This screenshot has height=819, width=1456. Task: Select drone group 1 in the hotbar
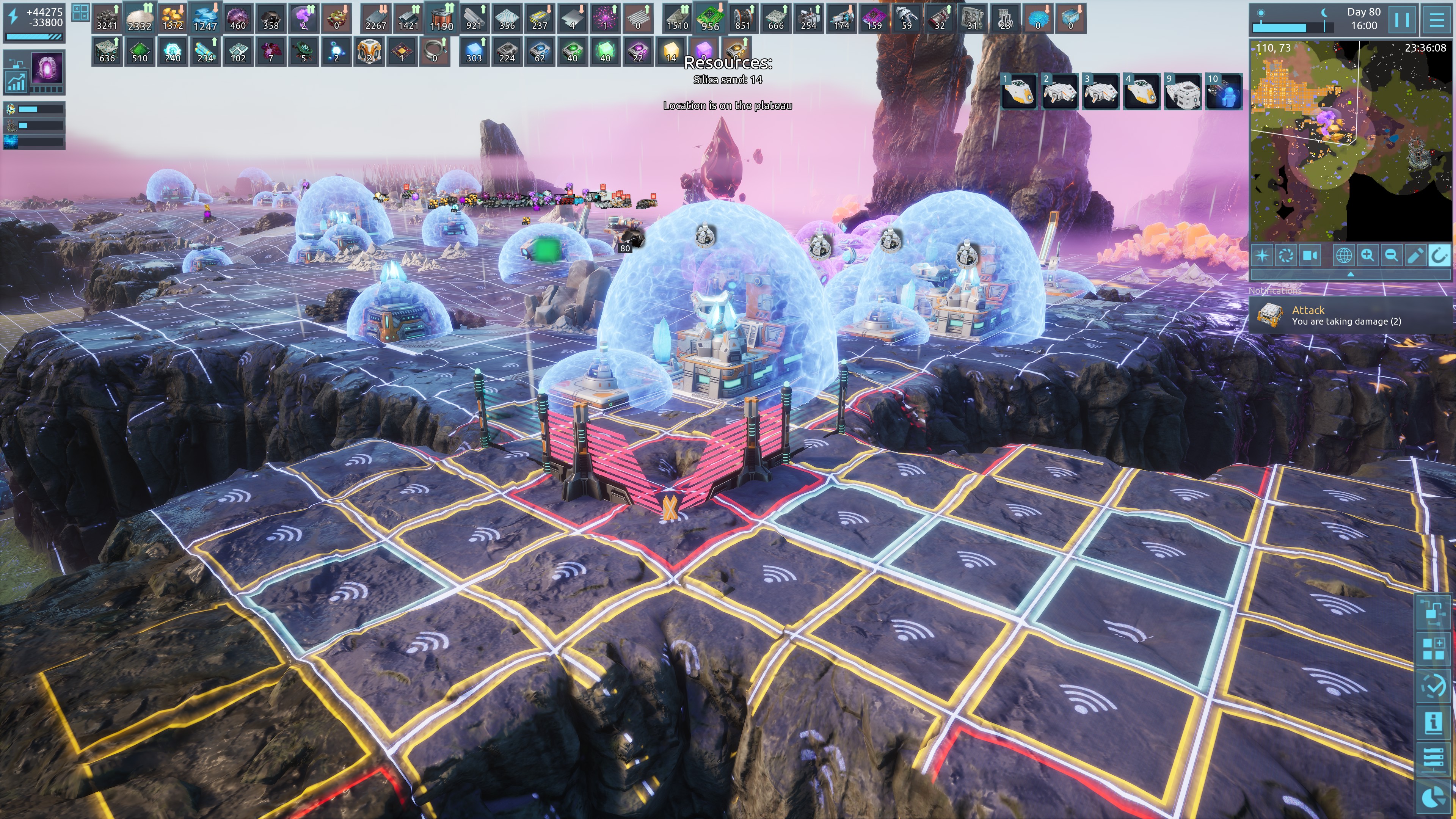coord(1019,91)
